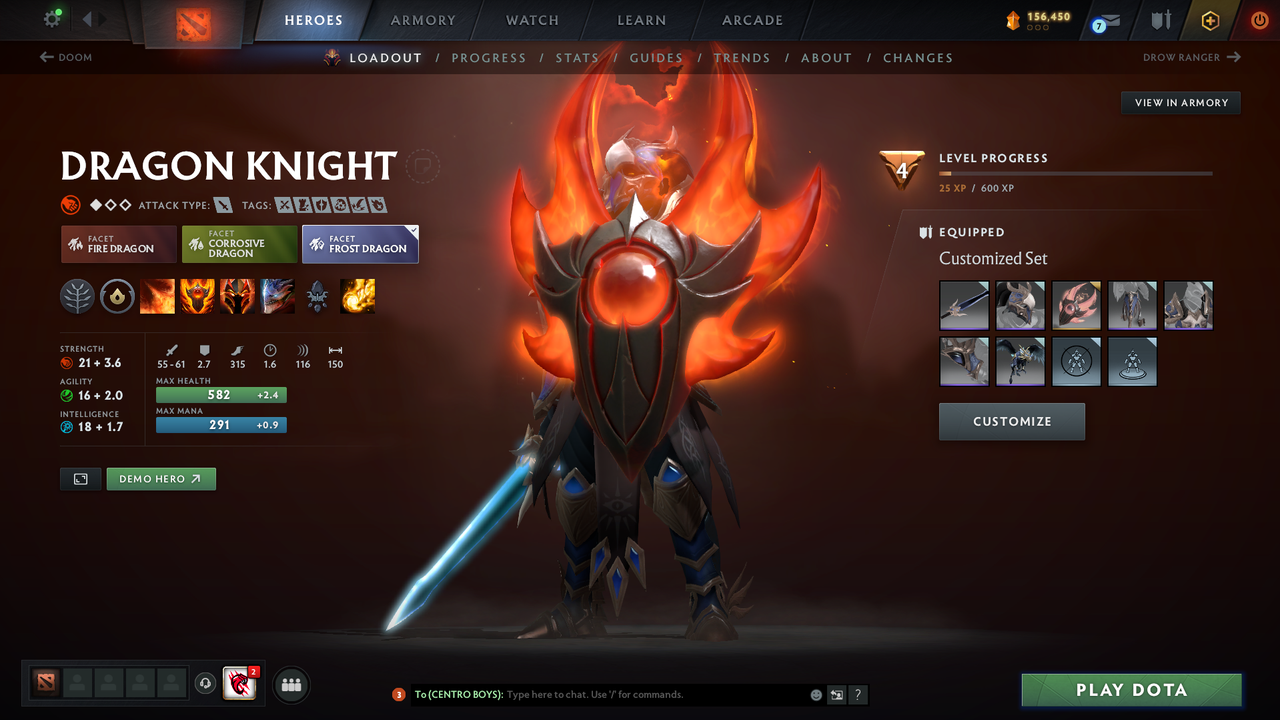
Task: Select the Corrosive Dragon facet
Action: coord(239,244)
